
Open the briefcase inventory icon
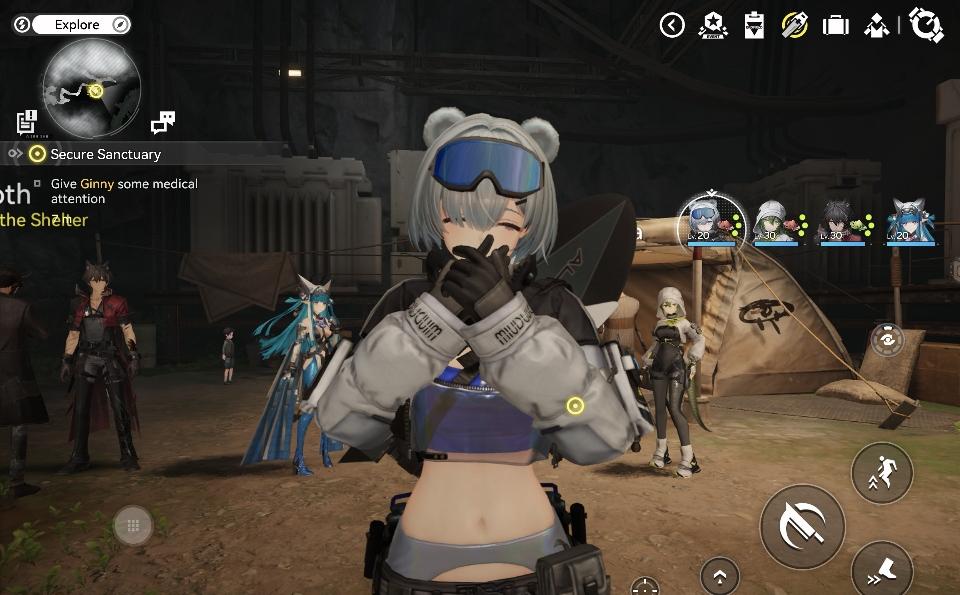pos(836,25)
